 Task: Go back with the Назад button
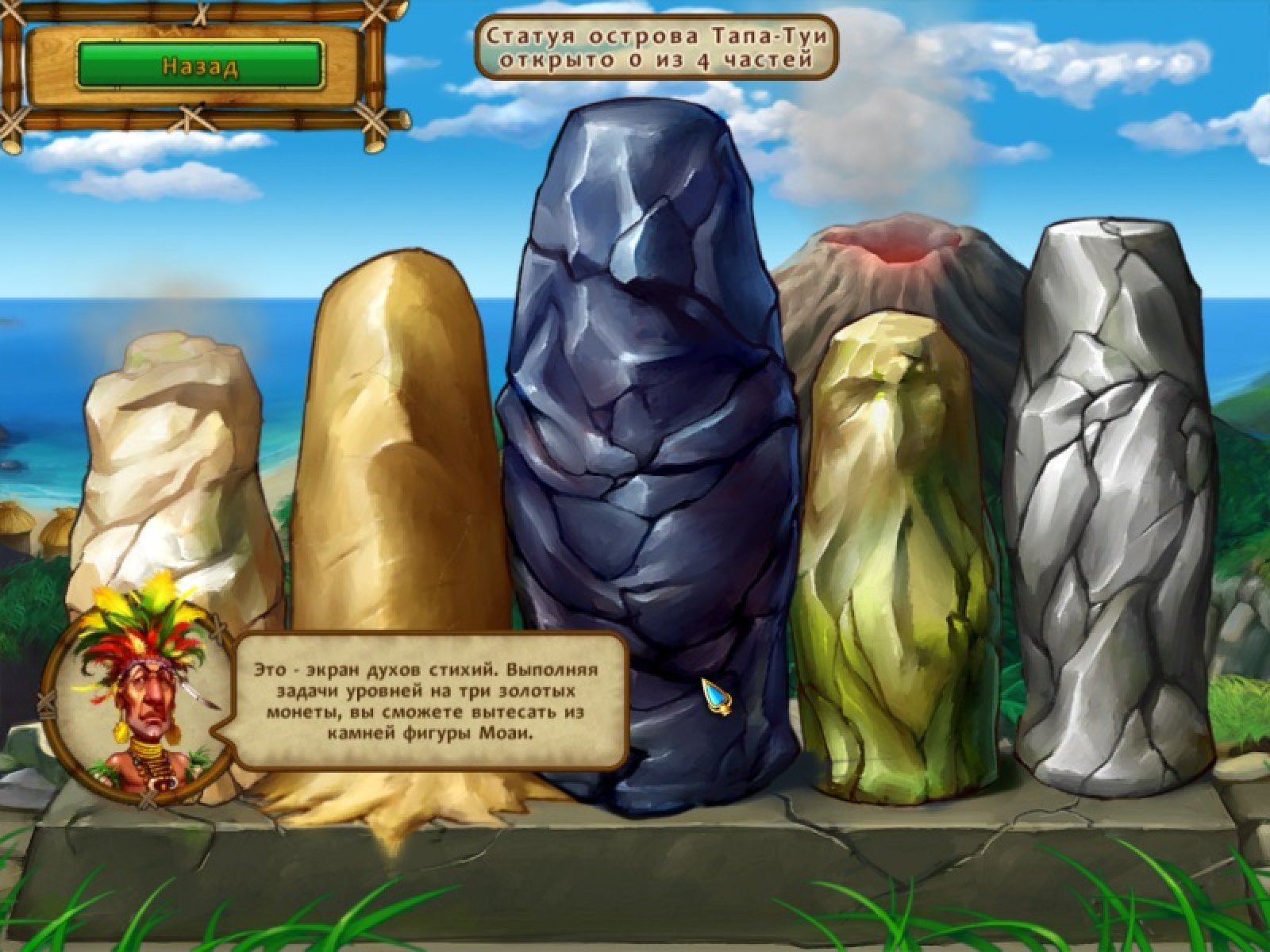(200, 65)
